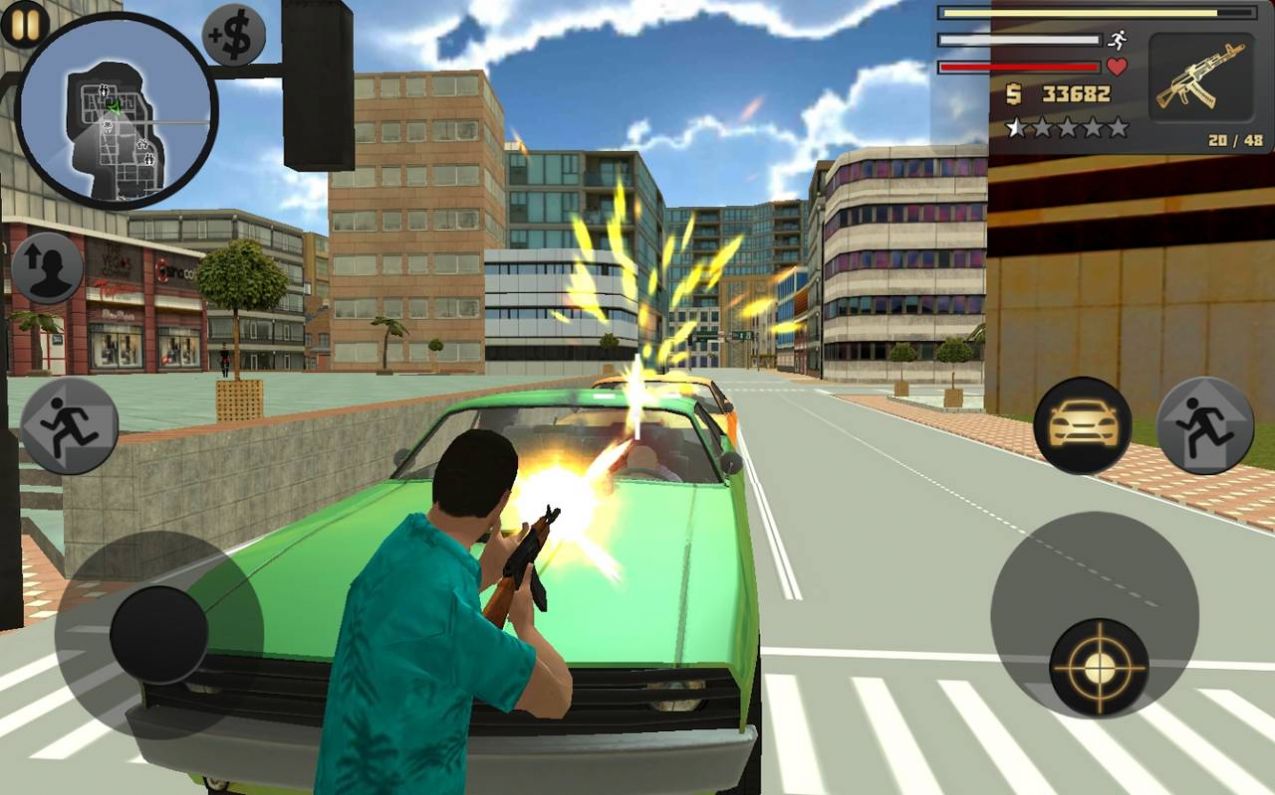Switch weapon via the AK-47 icon
The image size is (1275, 795).
[1200, 77]
